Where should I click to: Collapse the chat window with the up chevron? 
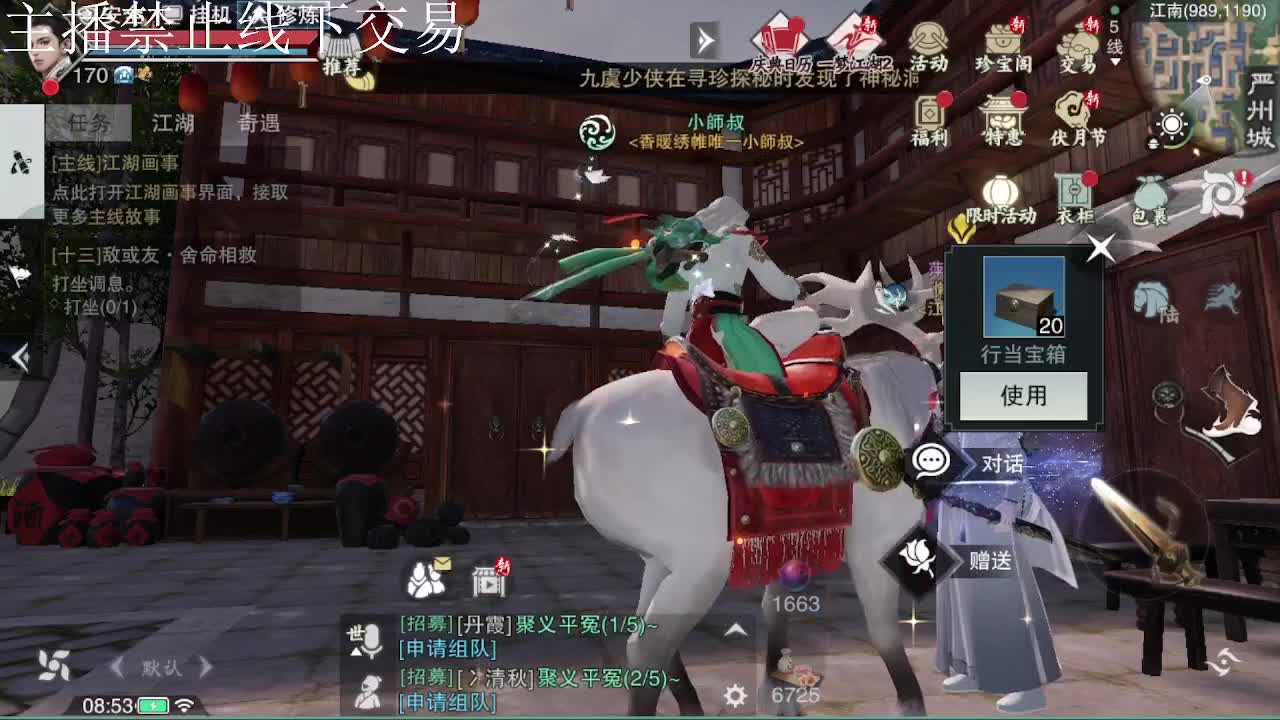coord(737,632)
